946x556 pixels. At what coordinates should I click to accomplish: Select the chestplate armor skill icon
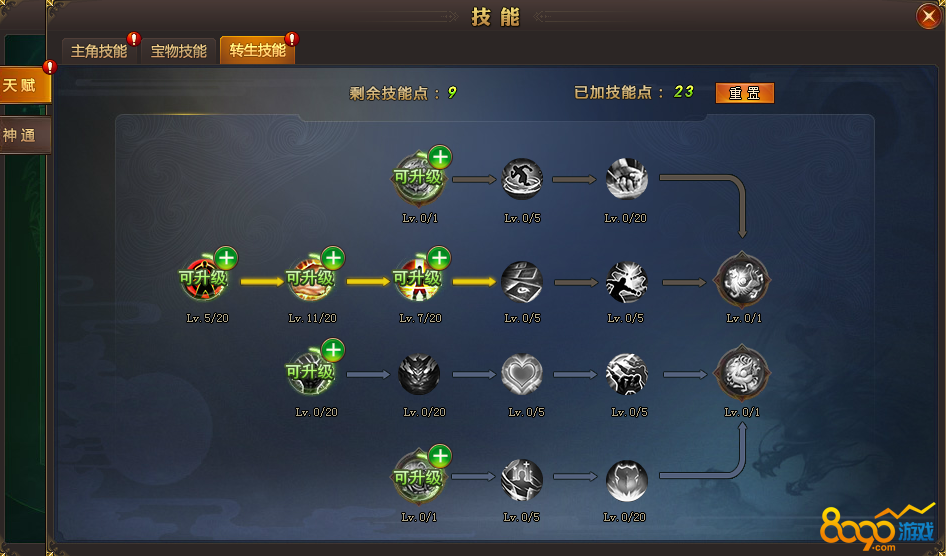coord(627,480)
